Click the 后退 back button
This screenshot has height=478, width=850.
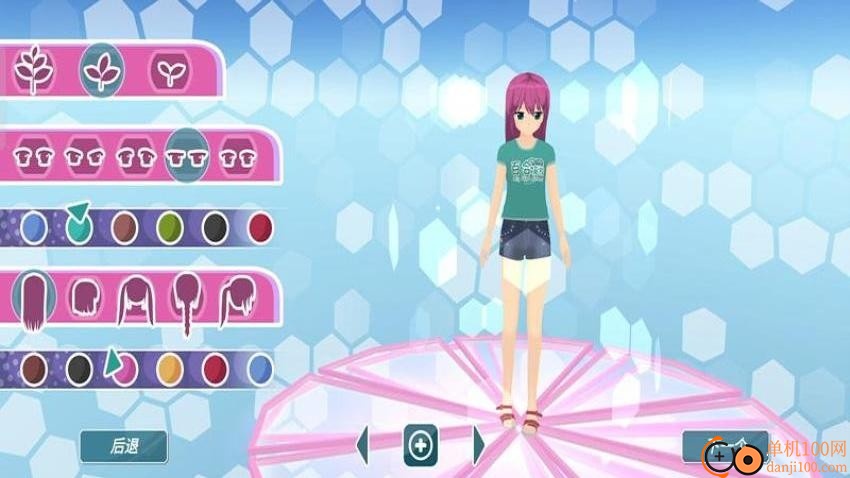click(x=123, y=446)
